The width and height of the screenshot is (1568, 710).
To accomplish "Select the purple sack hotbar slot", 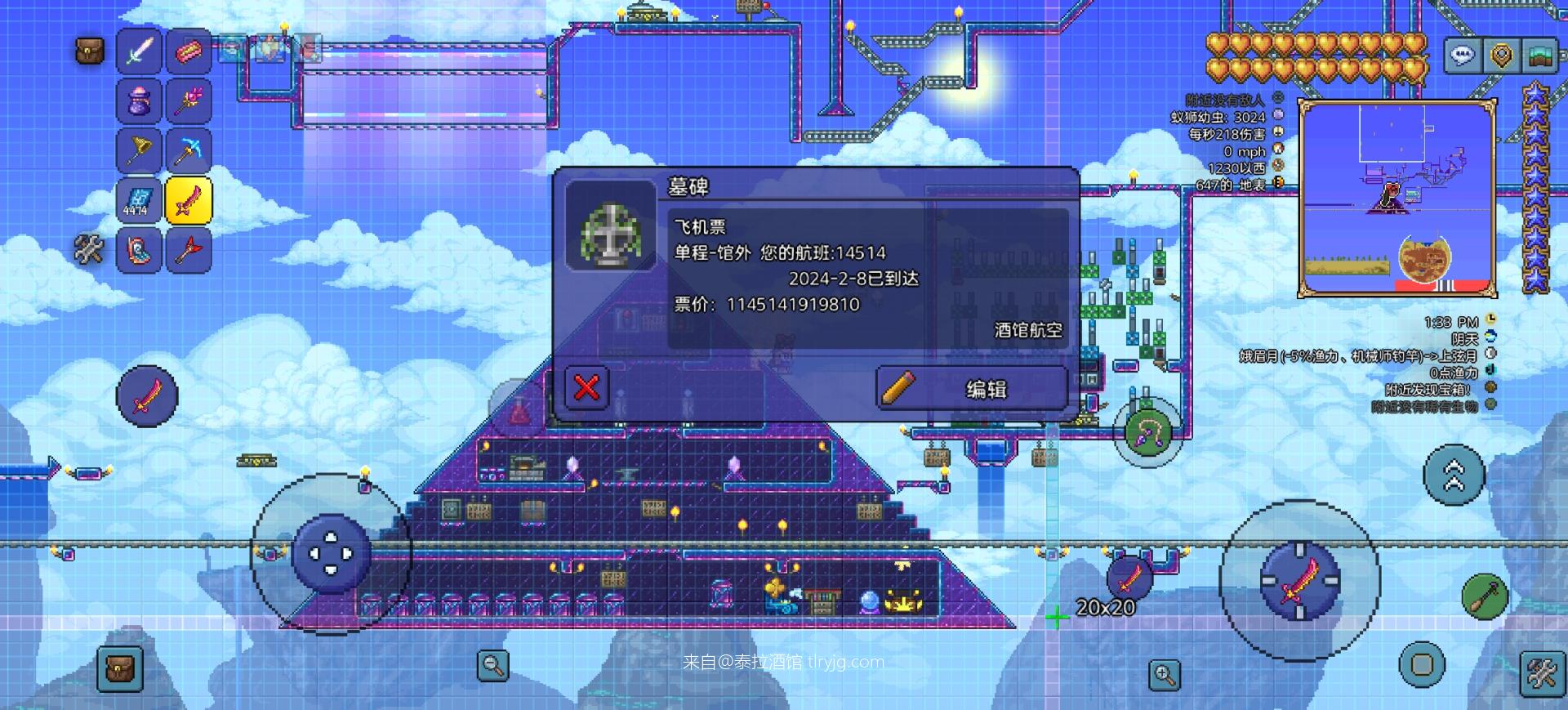I will pos(139,100).
